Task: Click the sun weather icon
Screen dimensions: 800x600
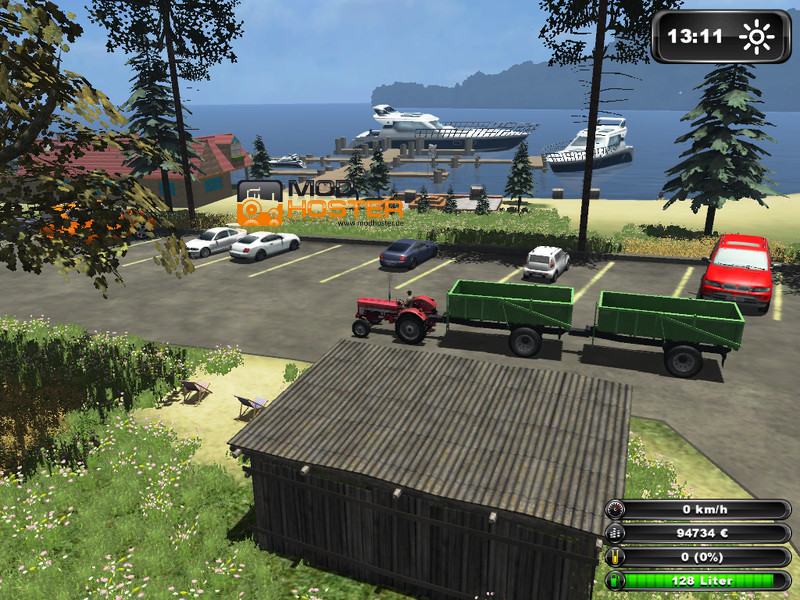Action: click(757, 38)
